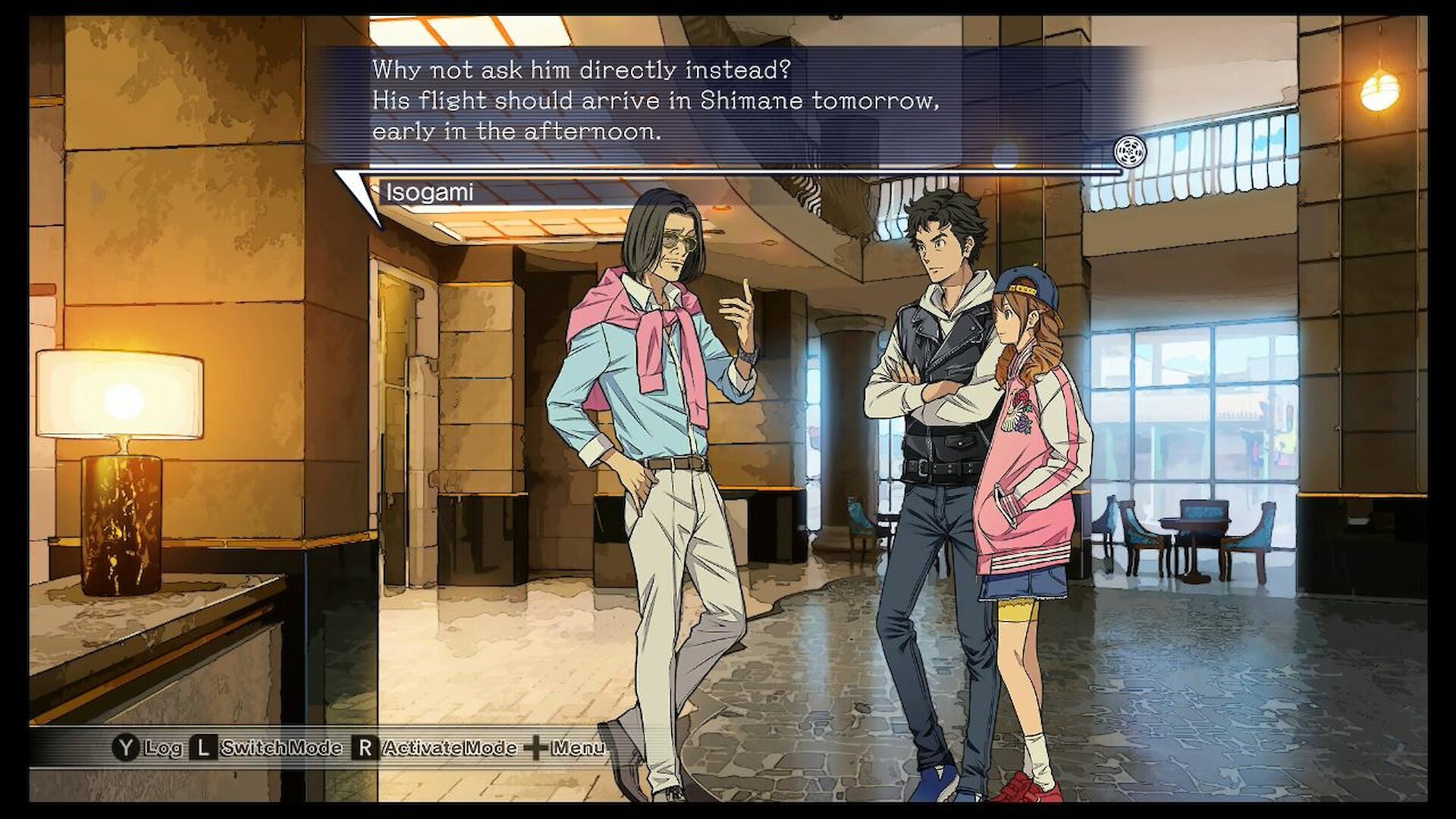
Task: Advance Isogami's dialogue text box
Action: 728,102
